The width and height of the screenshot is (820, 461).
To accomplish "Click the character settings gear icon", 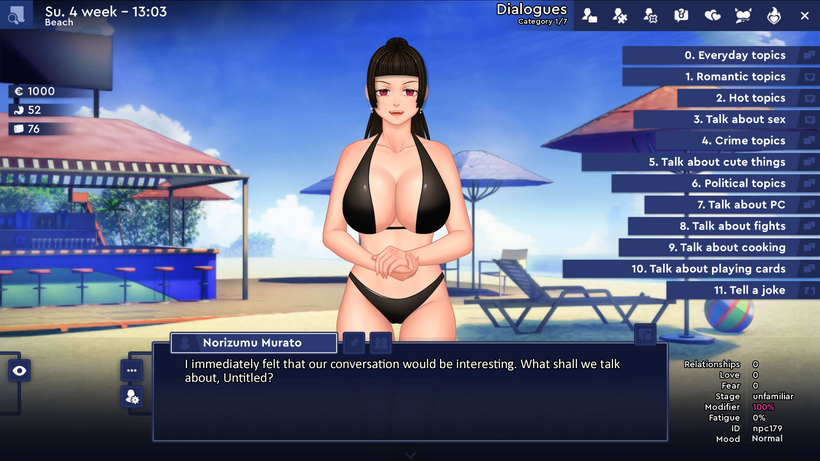I will [x=131, y=397].
